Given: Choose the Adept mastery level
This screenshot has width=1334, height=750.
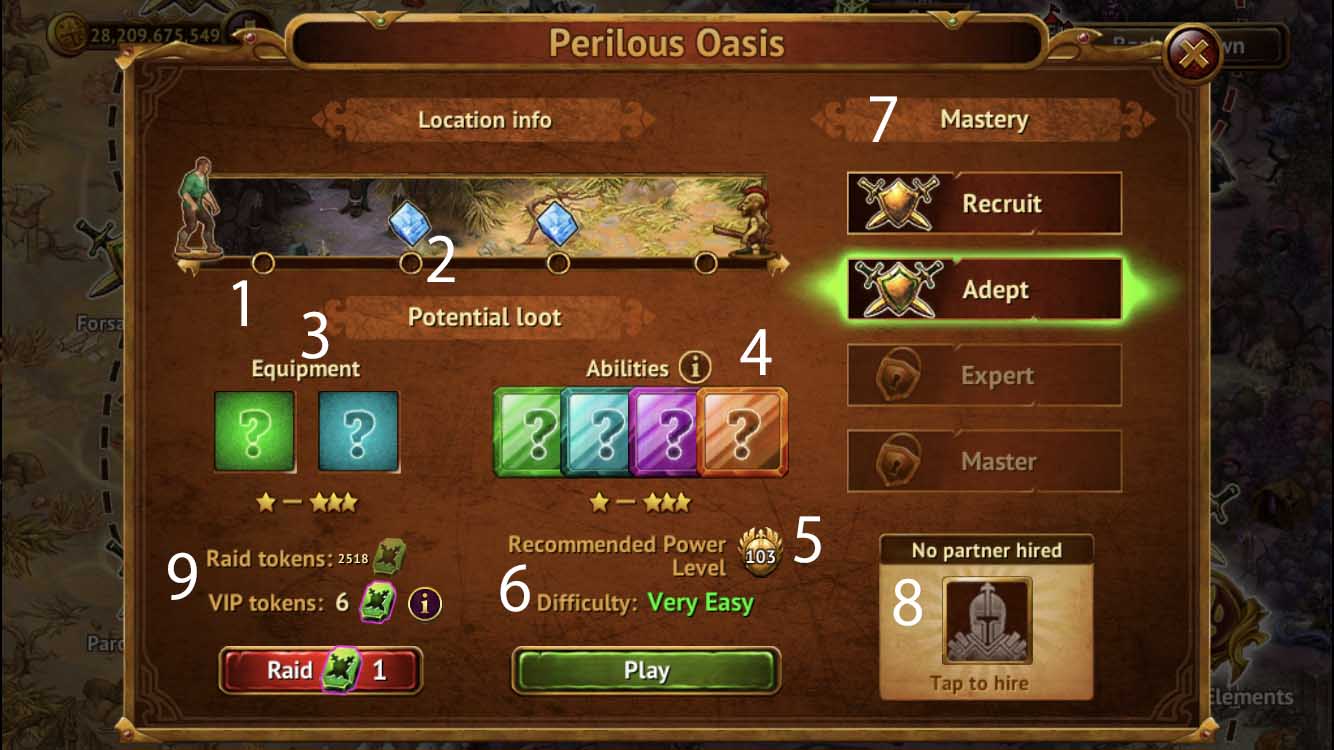Looking at the screenshot, I should pyautogui.click(x=984, y=290).
